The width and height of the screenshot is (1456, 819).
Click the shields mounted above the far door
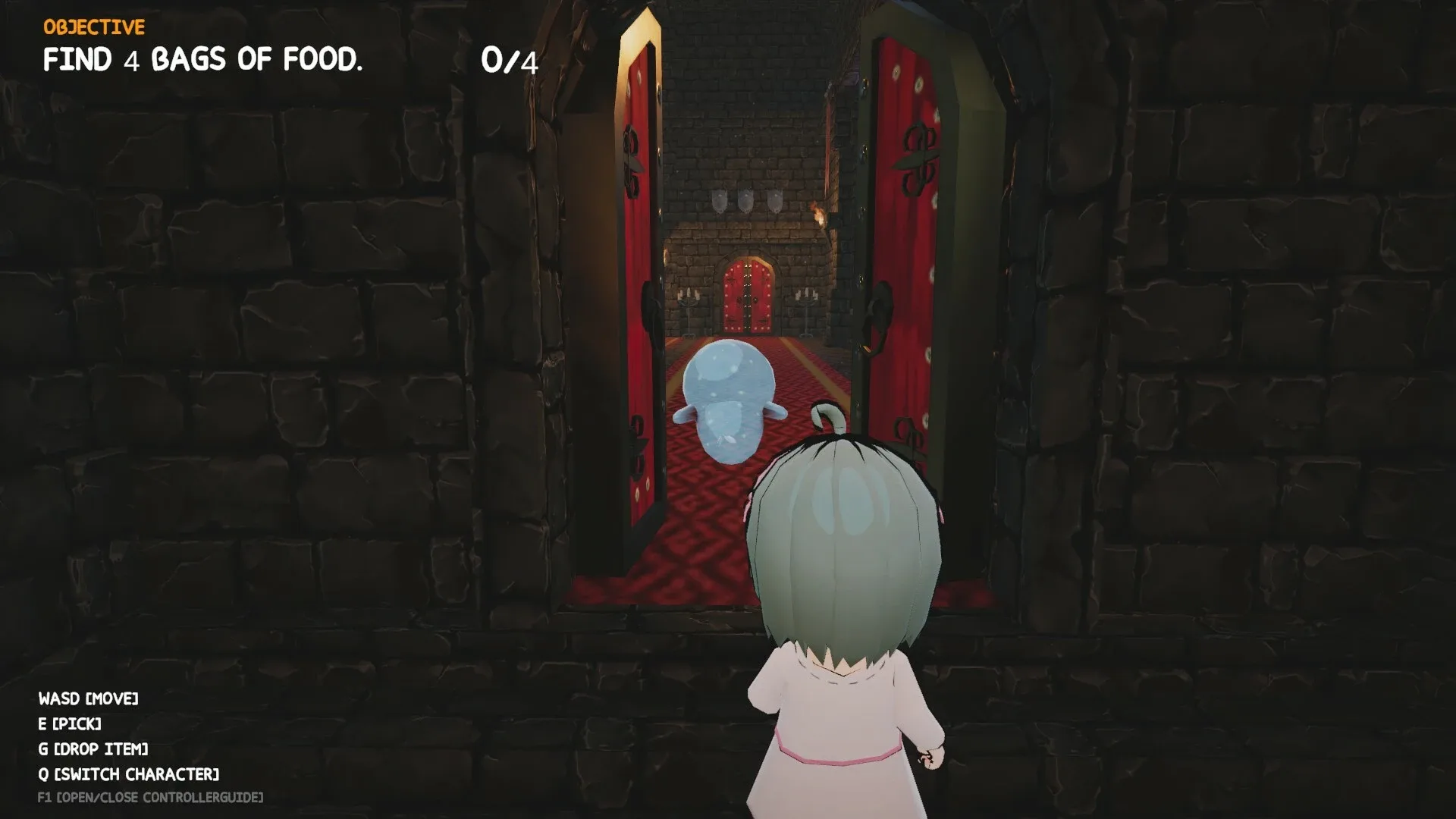(x=747, y=199)
